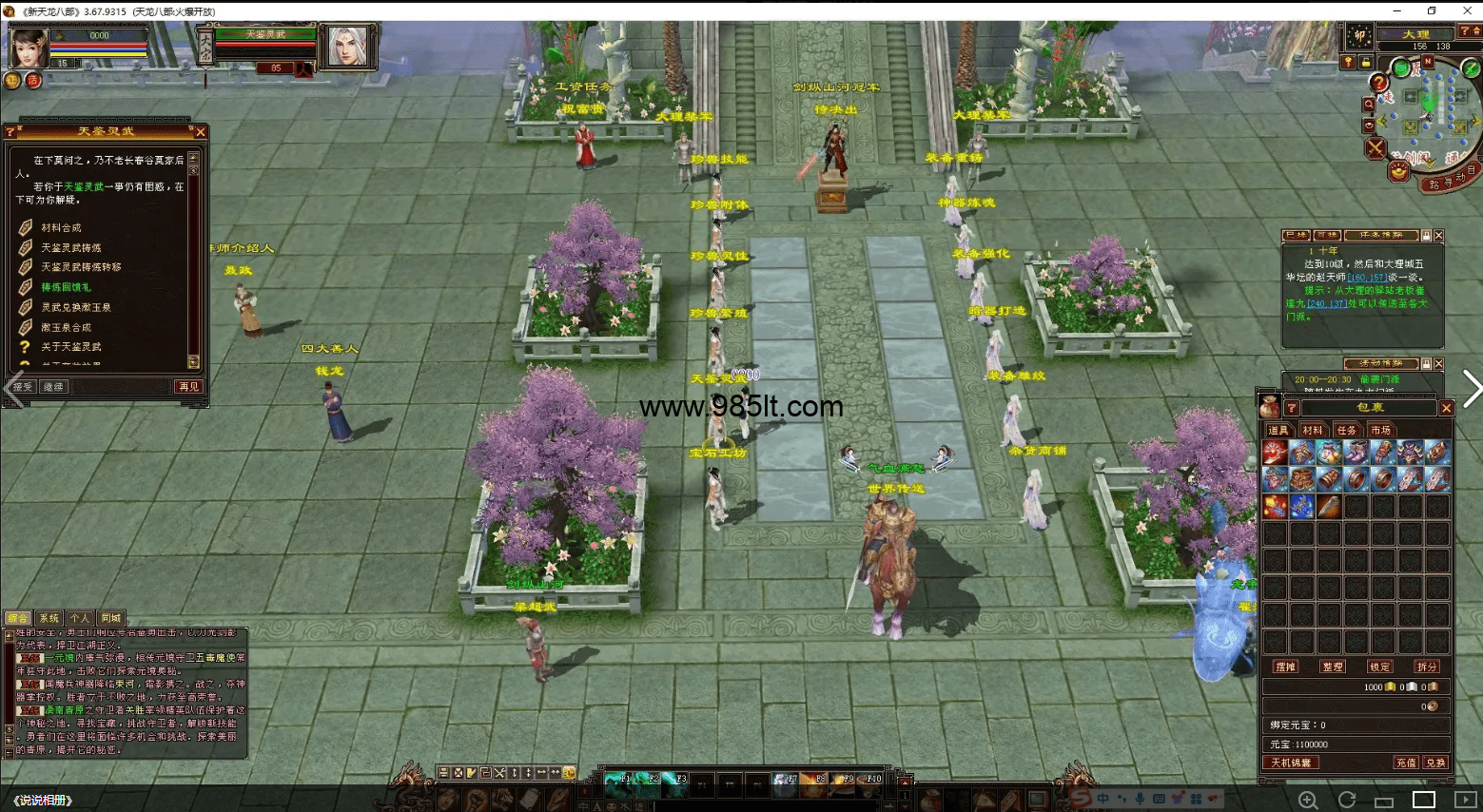Click the gold ingot icon by the minimap

tap(1397, 171)
